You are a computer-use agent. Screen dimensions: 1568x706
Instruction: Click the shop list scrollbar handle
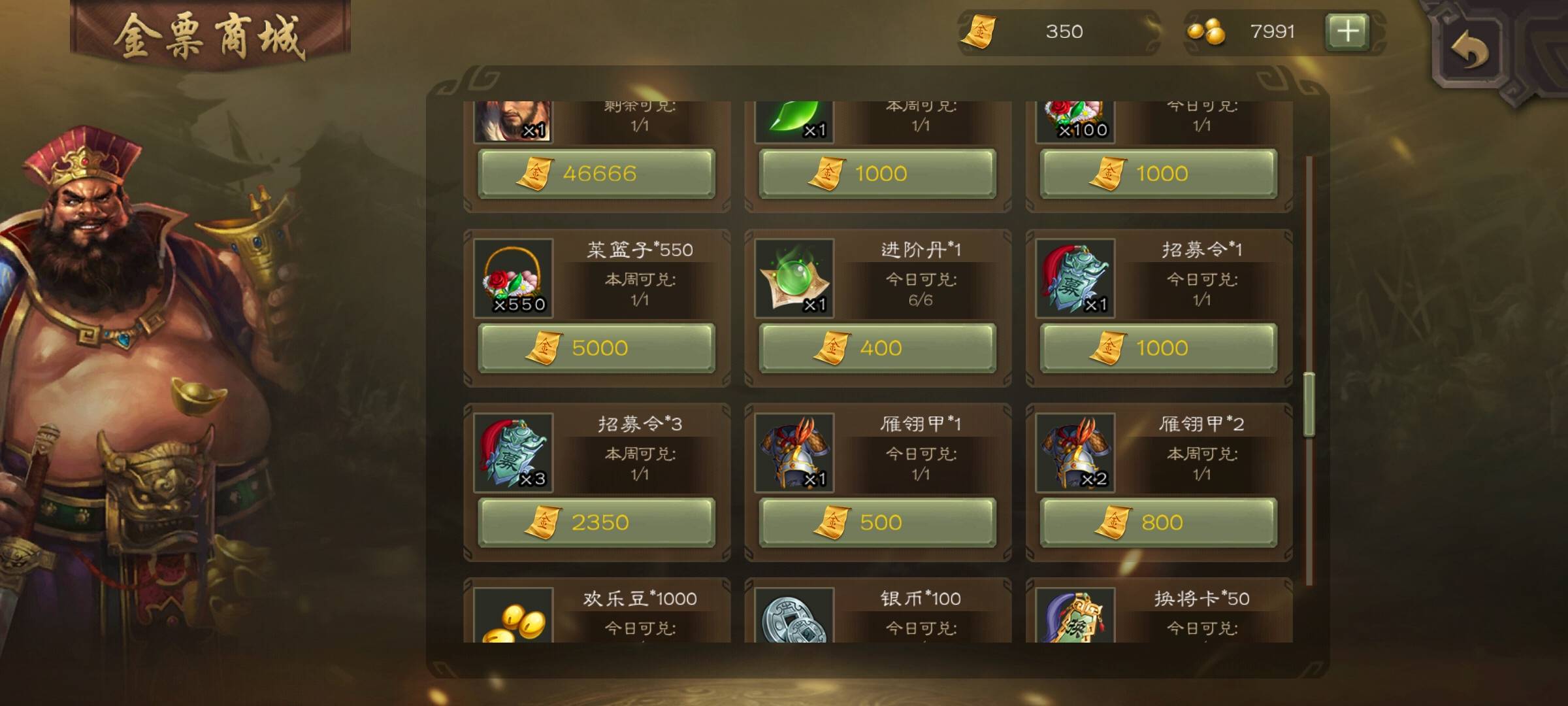click(1309, 404)
